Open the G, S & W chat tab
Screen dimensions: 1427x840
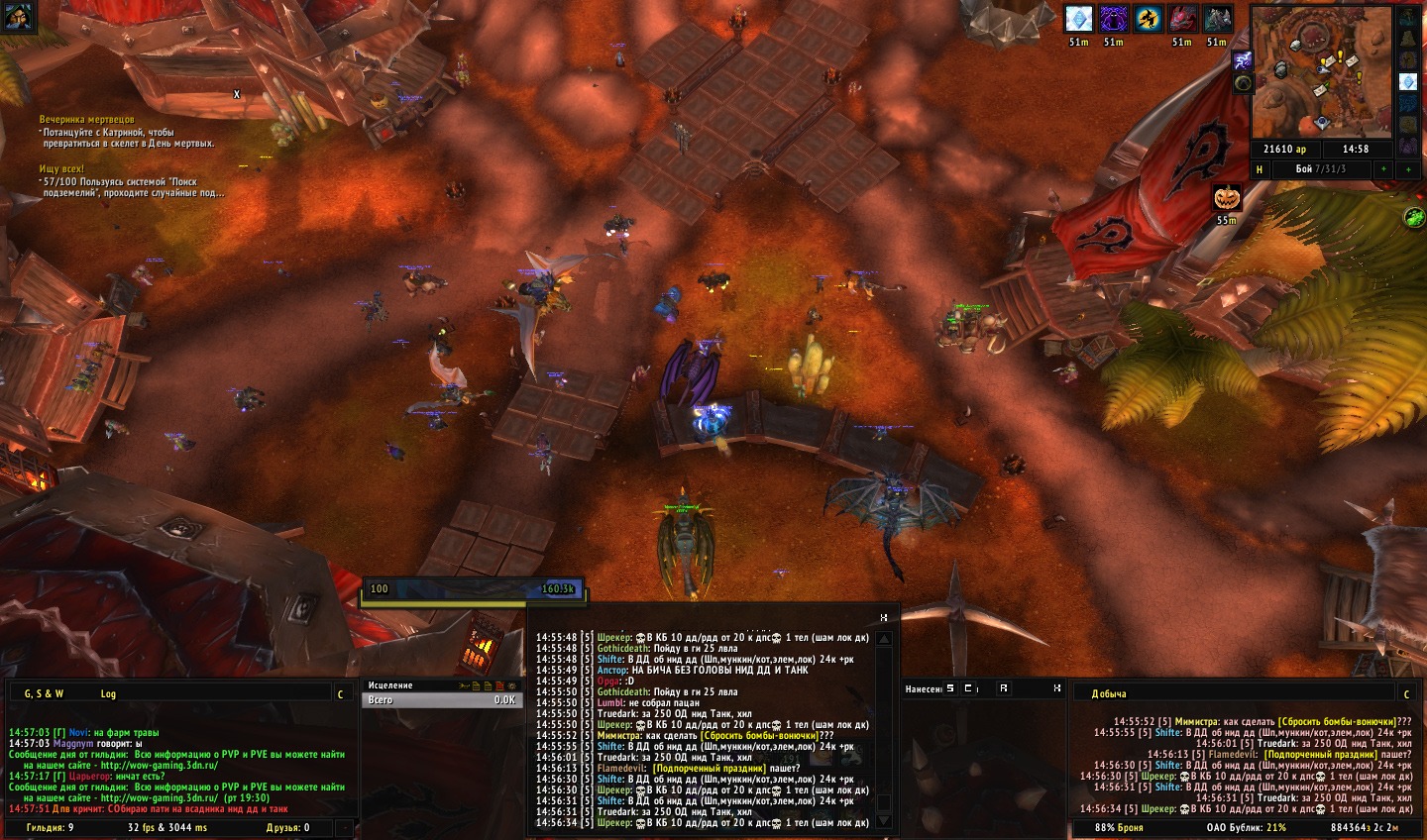tap(44, 693)
